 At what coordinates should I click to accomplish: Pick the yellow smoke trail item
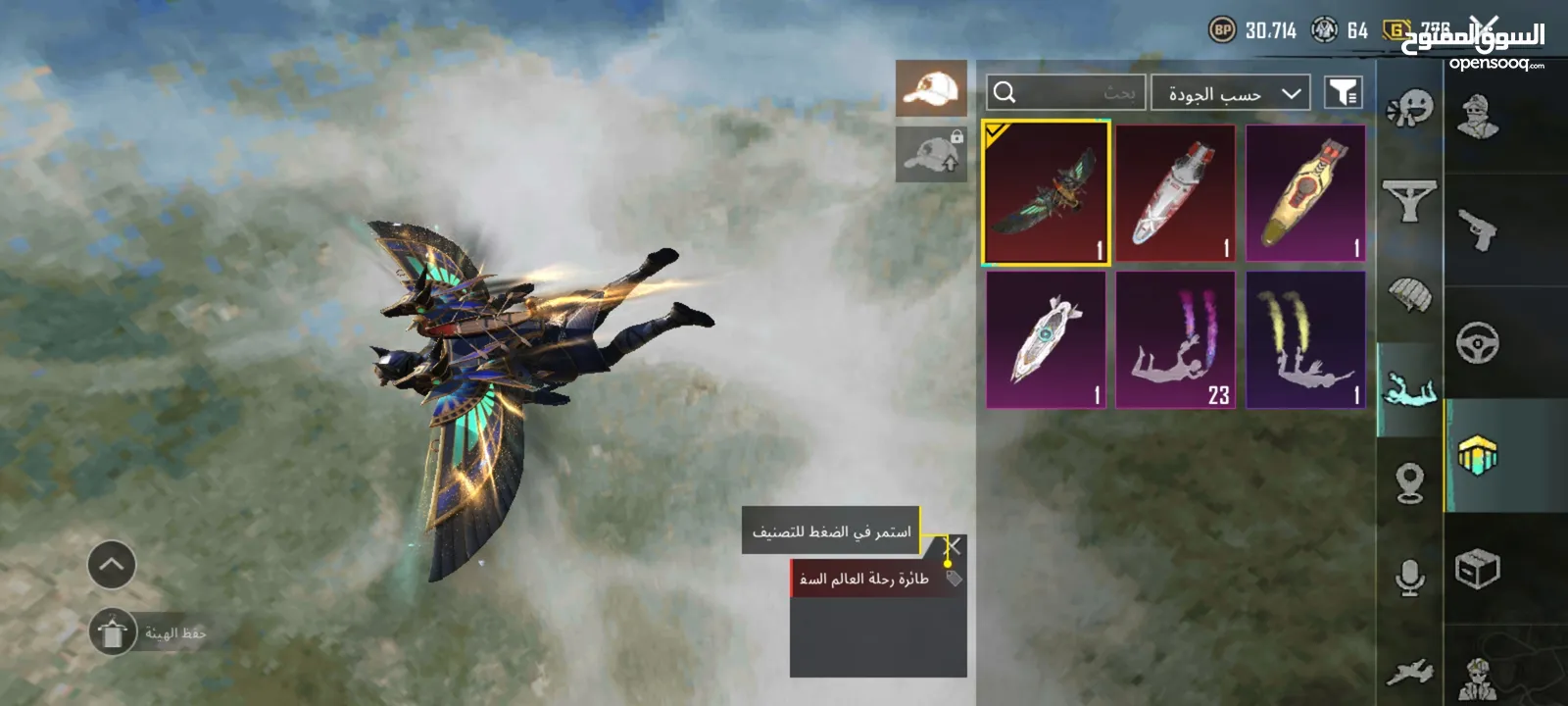tap(1305, 339)
